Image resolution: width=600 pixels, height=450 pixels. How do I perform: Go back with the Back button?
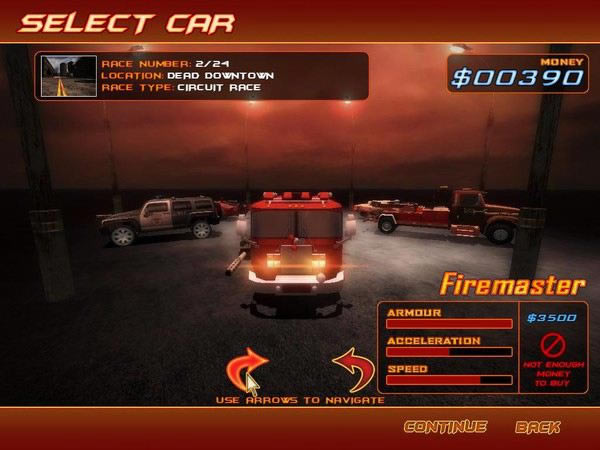point(537,427)
